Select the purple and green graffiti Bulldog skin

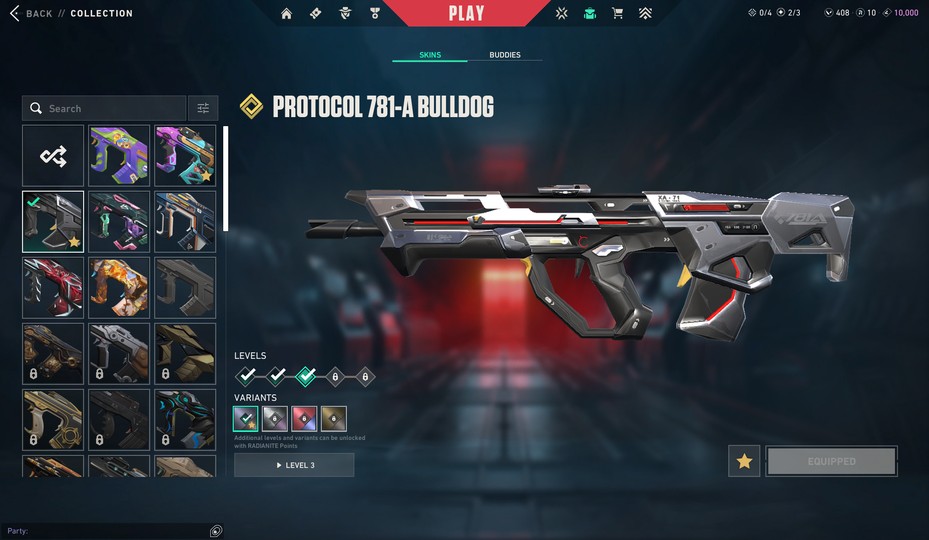pyautogui.click(x=119, y=155)
